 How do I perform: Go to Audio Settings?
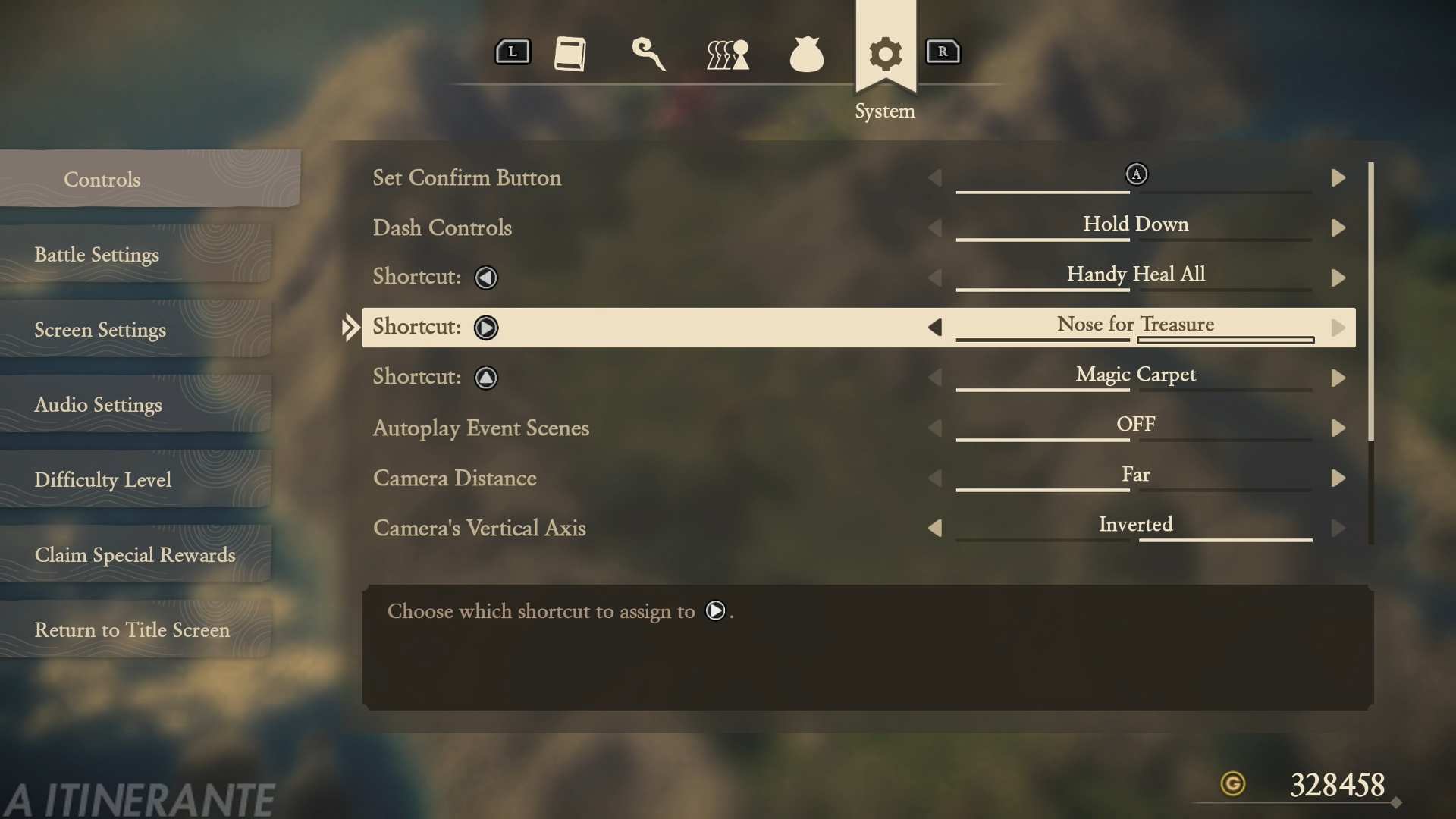99,405
